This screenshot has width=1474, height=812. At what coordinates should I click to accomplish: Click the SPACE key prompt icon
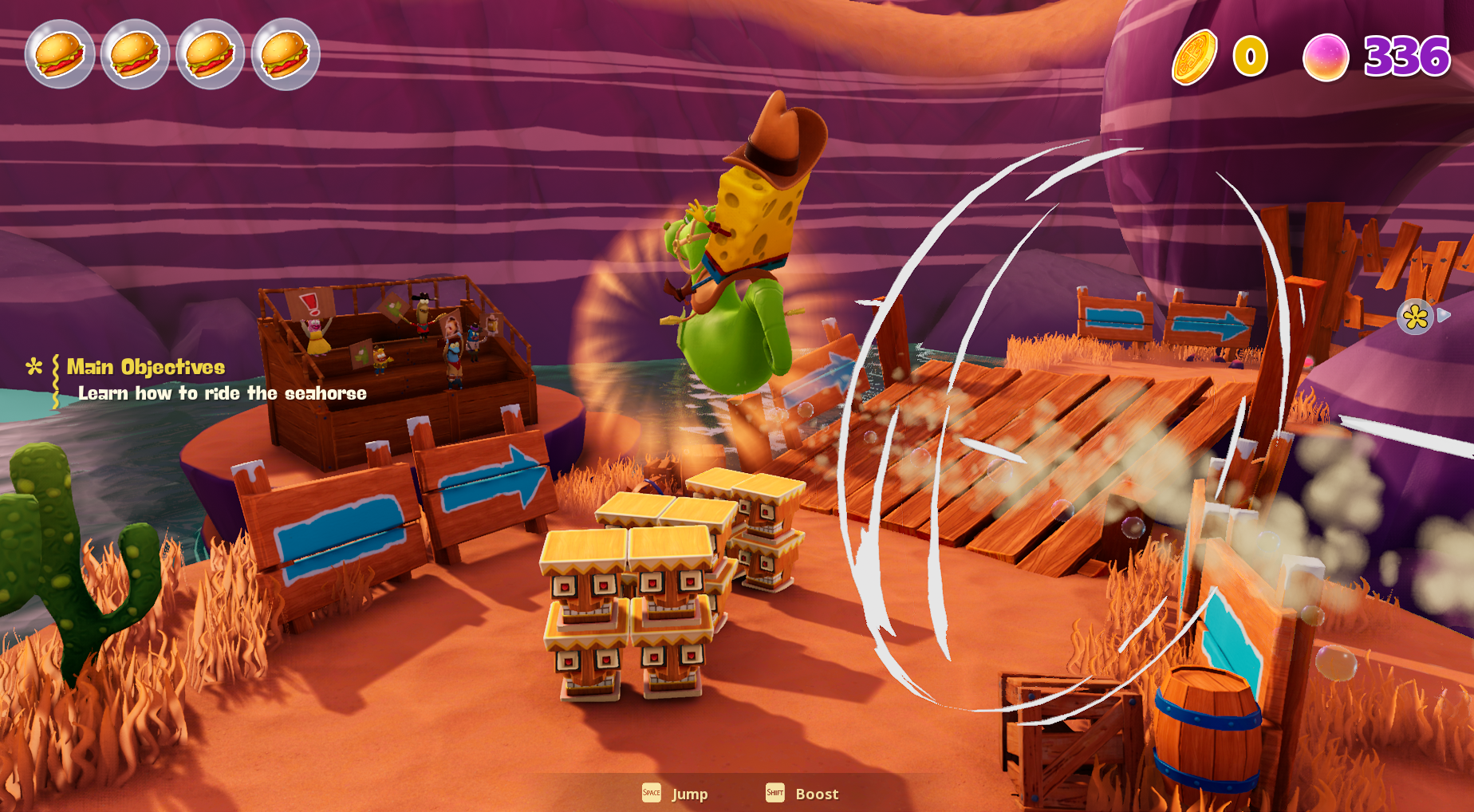click(651, 794)
